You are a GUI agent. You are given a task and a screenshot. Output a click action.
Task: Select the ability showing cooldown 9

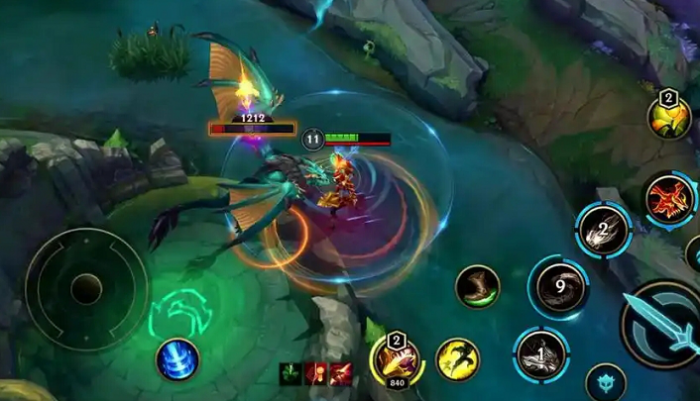(558, 287)
